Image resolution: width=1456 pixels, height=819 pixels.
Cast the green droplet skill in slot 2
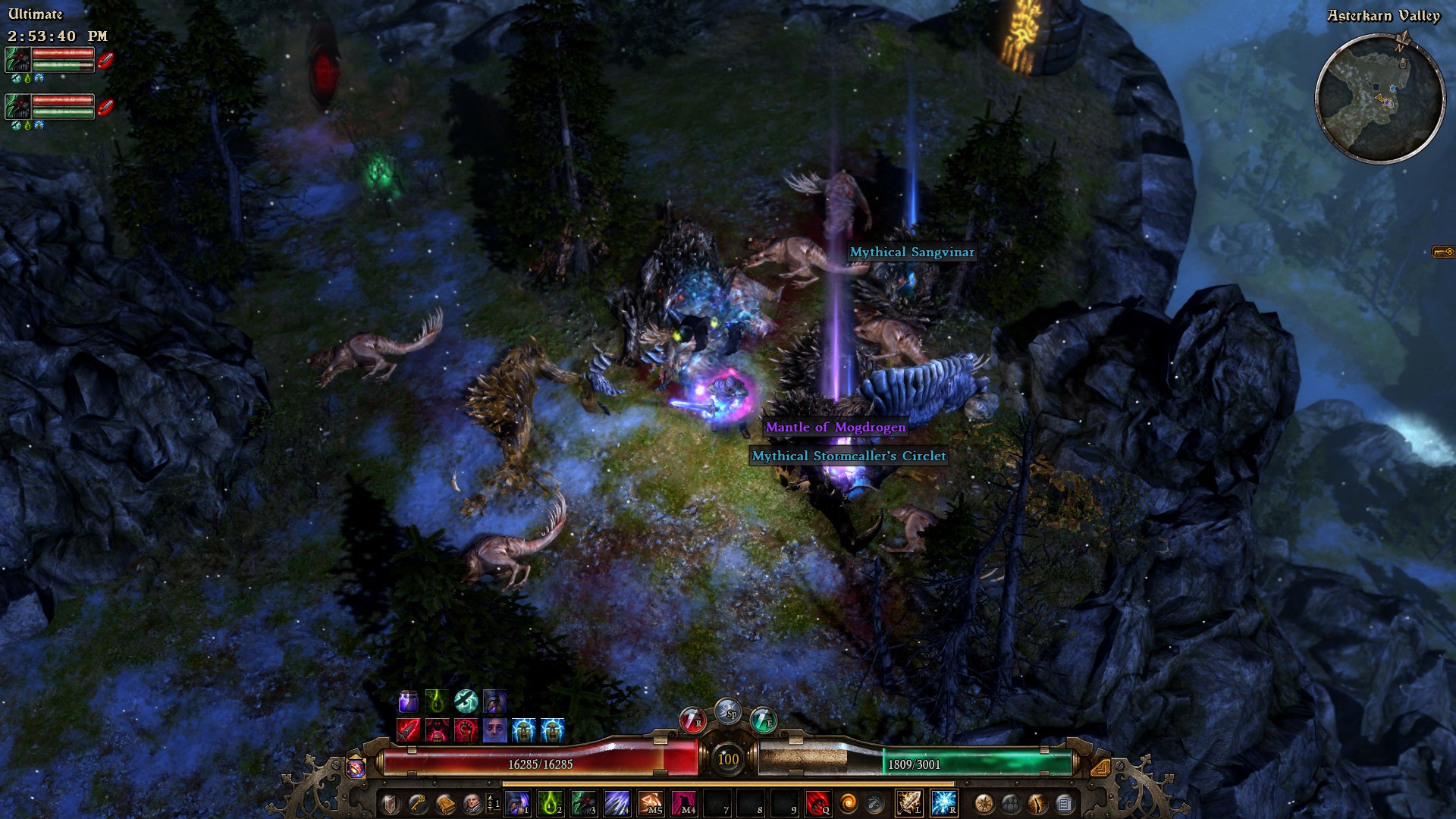[550, 803]
